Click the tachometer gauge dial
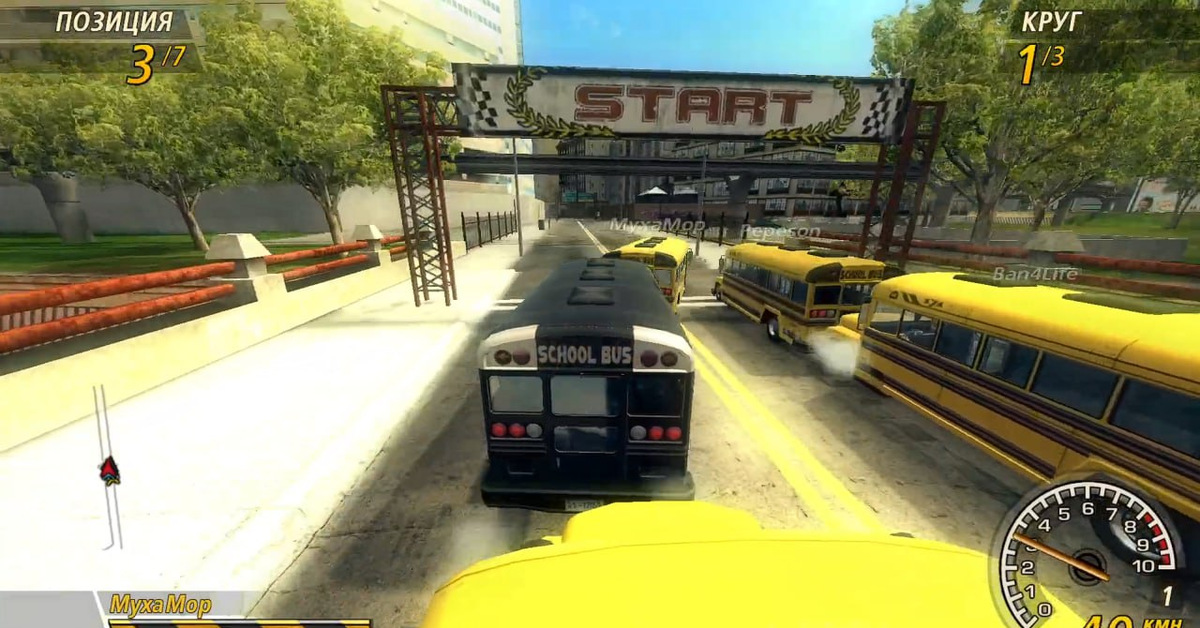Screen dimensions: 1200x628 click(1088, 550)
